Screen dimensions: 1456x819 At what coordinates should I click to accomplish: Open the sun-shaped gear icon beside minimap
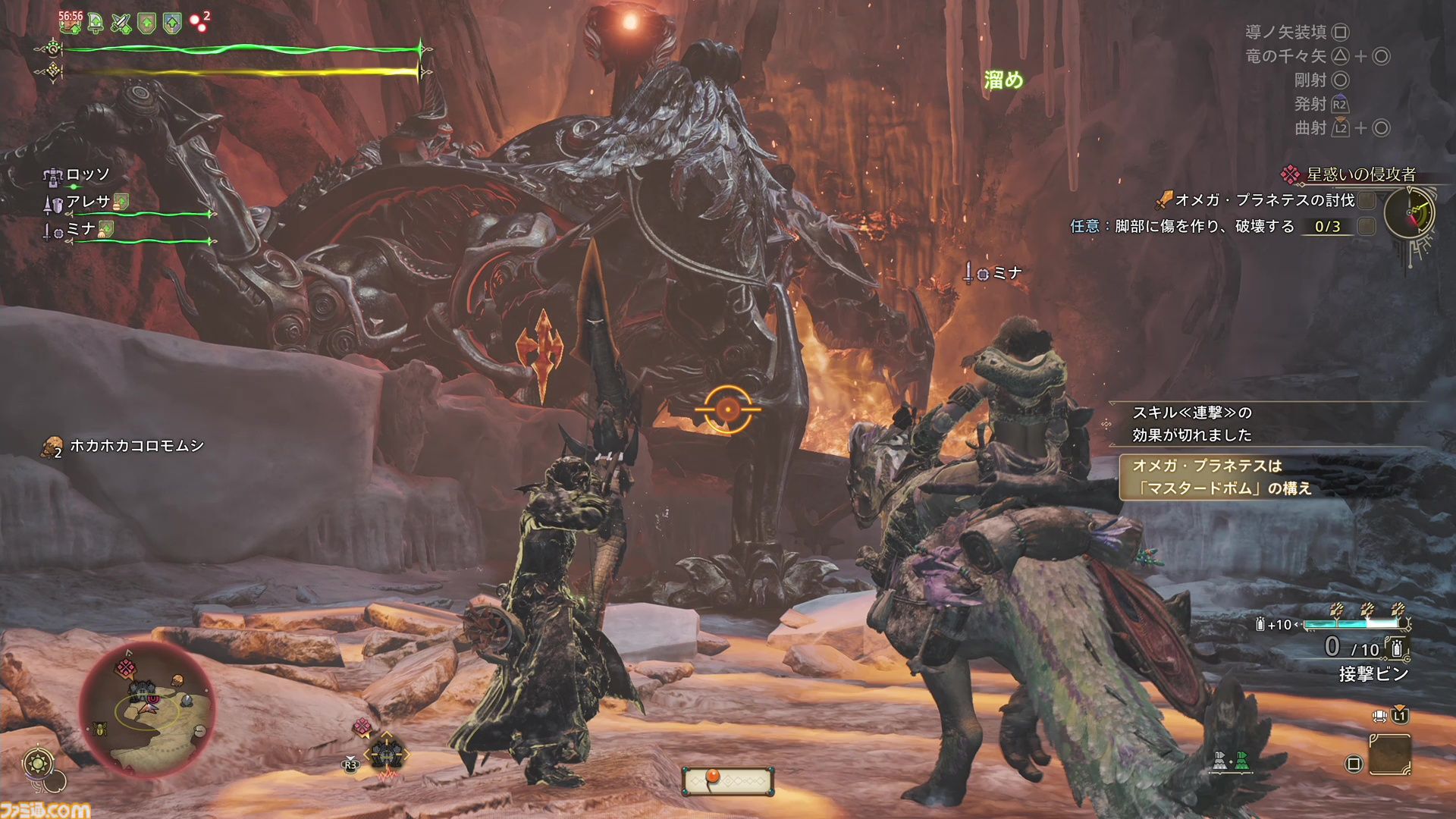[38, 763]
